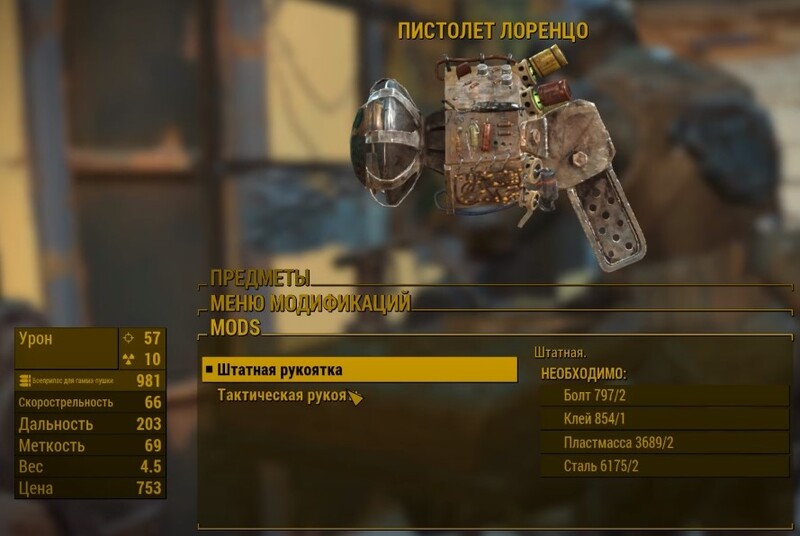The width and height of the screenshot is (800, 536).
Task: Open the ПРЕДМЕТЫ section
Action: (260, 279)
